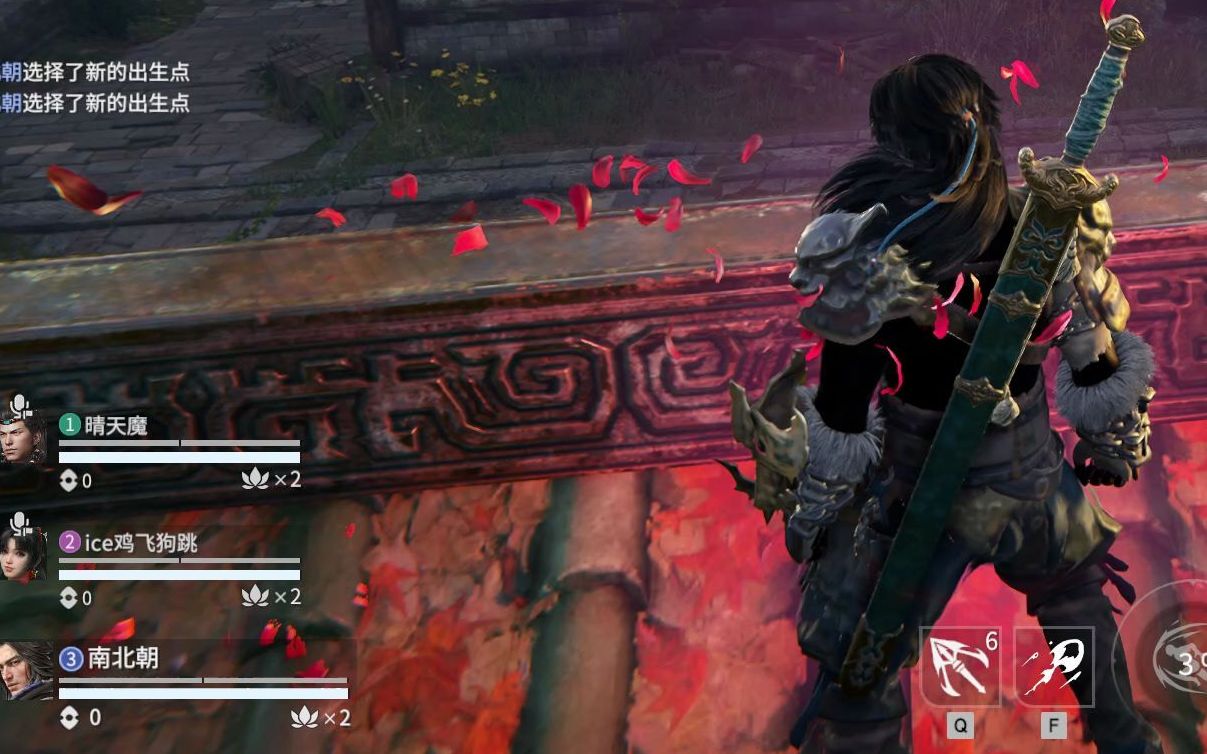Viewport: 1207px width, 754px height.
Task: Activate the flaming dash skill icon
Action: click(1054, 666)
